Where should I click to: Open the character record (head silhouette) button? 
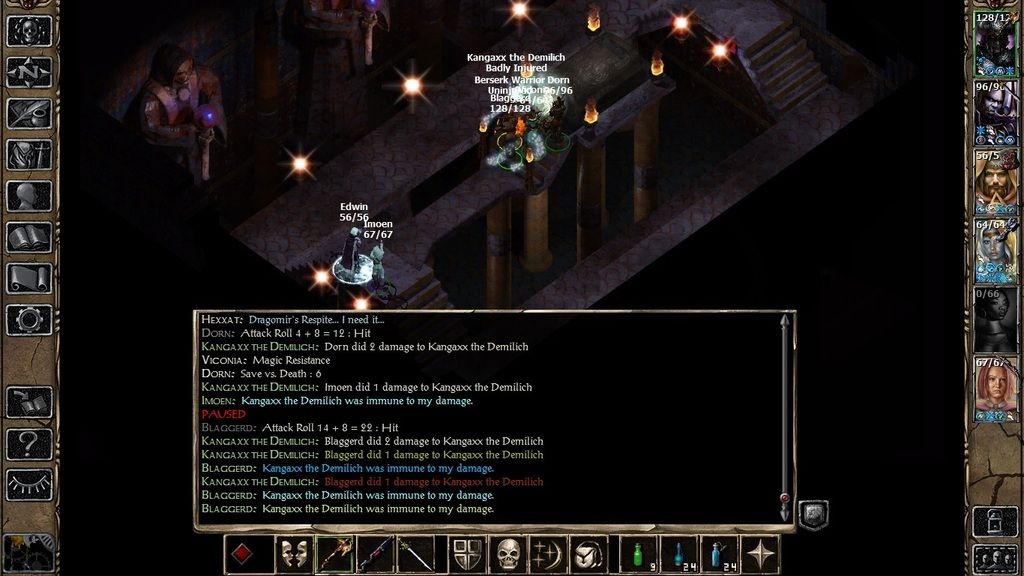click(29, 196)
